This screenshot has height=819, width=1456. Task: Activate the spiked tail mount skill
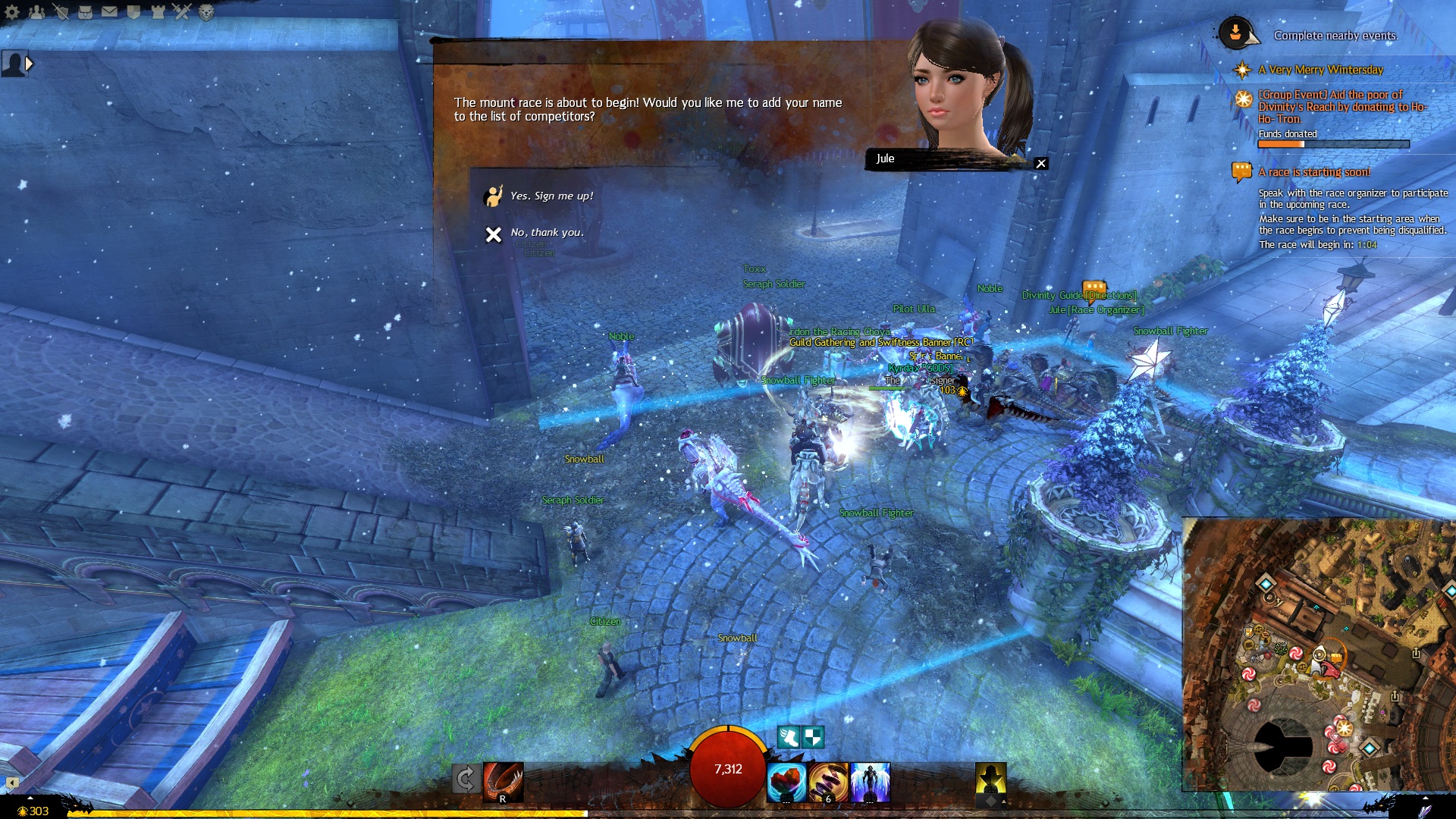(x=504, y=781)
